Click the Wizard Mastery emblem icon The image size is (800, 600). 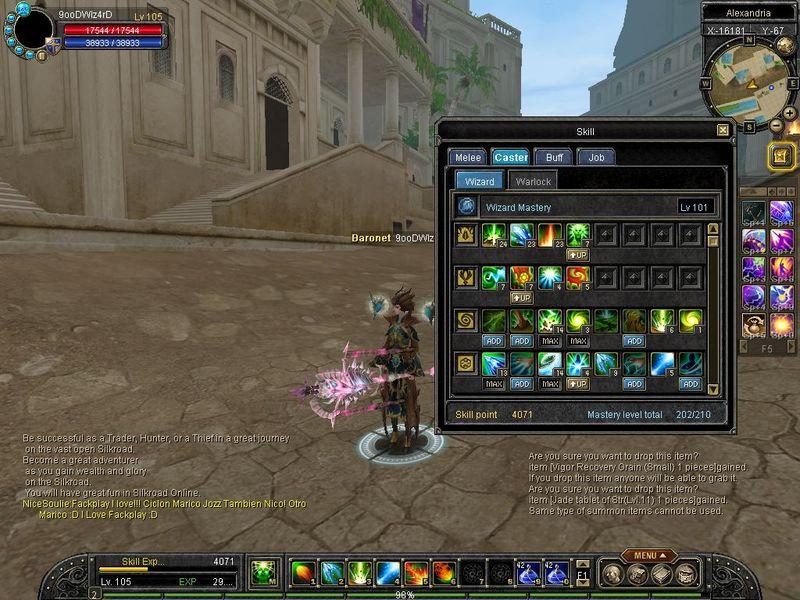click(x=467, y=207)
